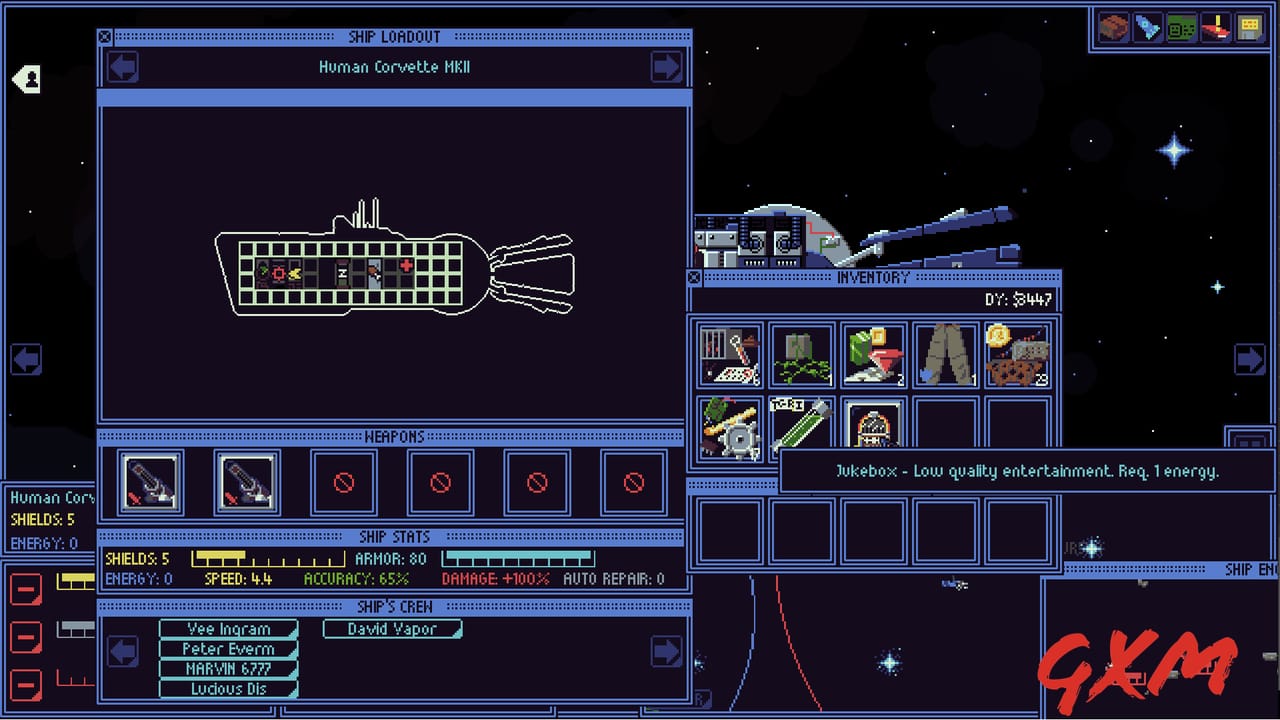Switch to crew member David Vapor
The image size is (1280, 720).
pyautogui.click(x=391, y=629)
